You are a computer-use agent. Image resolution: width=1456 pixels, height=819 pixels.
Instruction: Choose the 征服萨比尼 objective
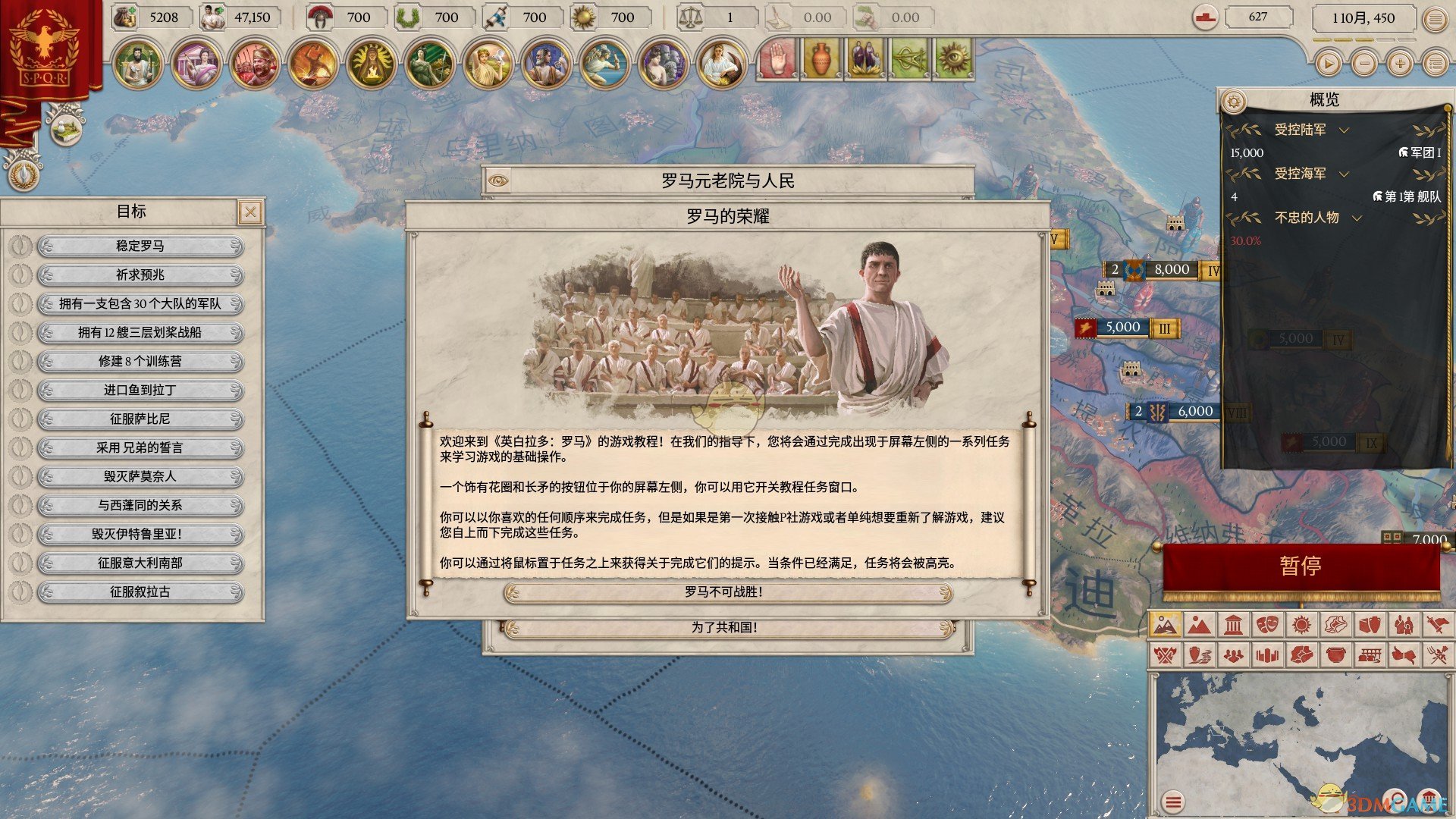tap(140, 419)
